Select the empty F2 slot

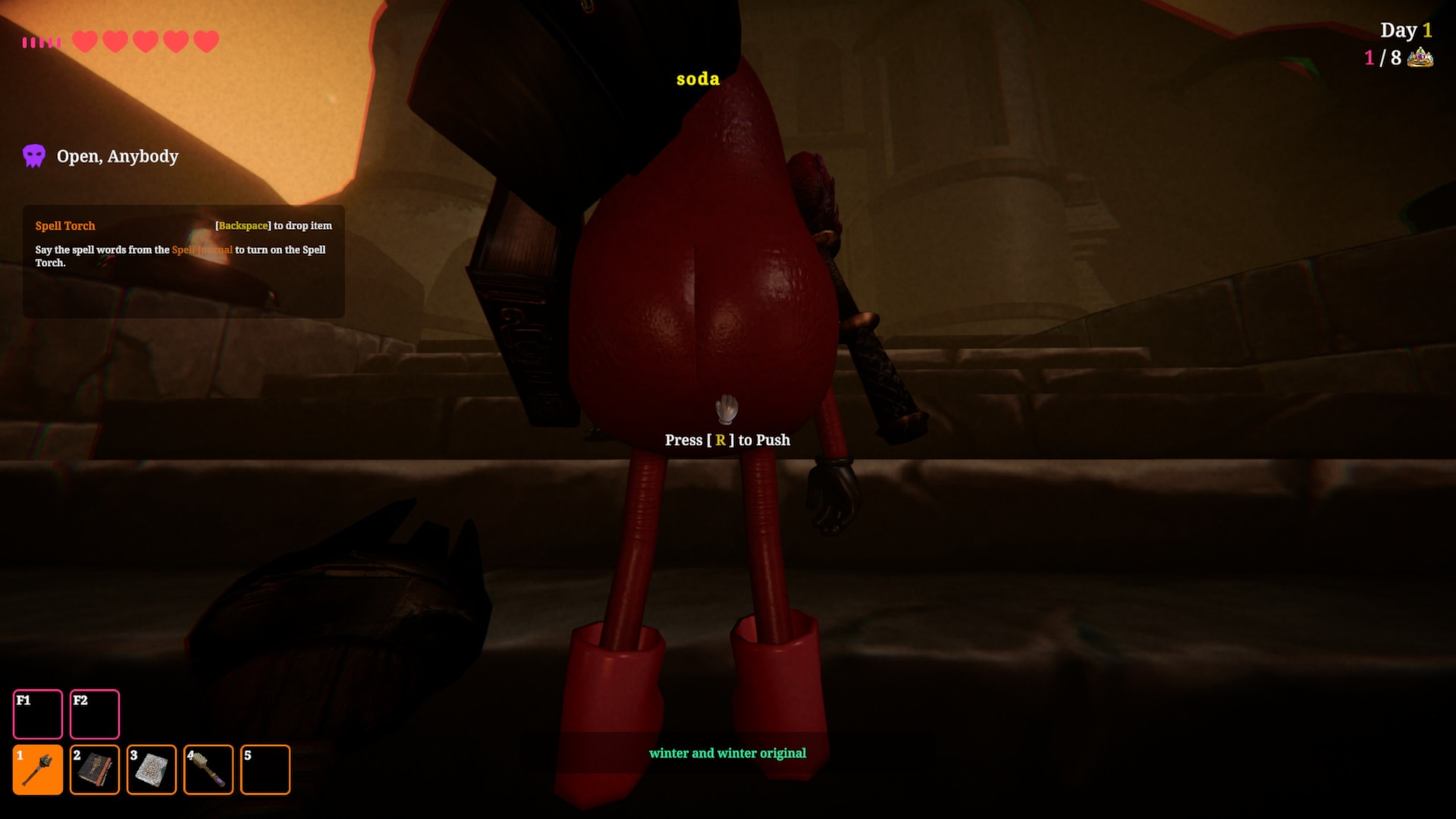pyautogui.click(x=95, y=714)
